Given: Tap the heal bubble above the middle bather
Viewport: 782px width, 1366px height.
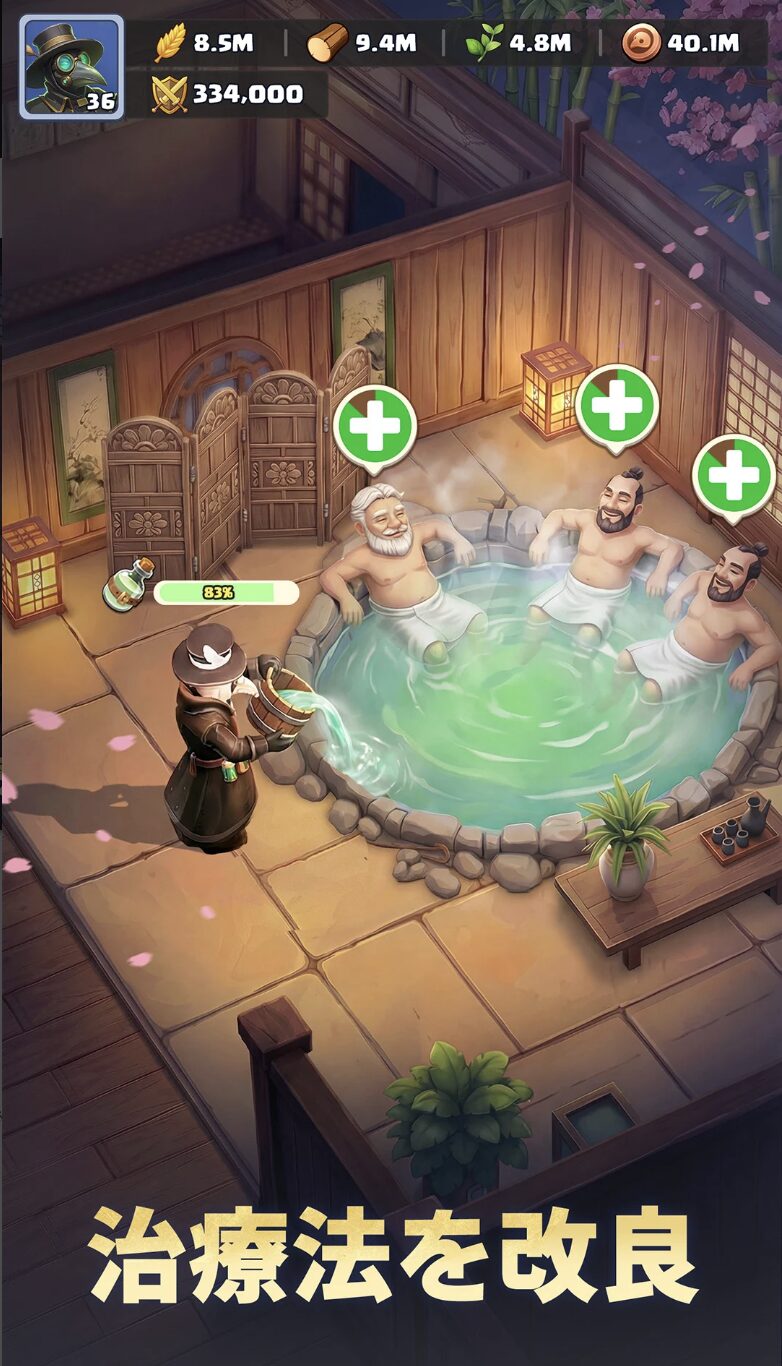Looking at the screenshot, I should [x=617, y=405].
